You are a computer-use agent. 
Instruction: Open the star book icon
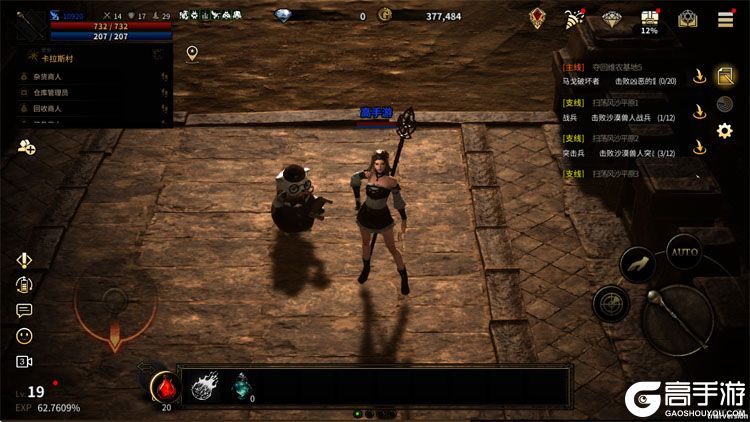[x=687, y=19]
